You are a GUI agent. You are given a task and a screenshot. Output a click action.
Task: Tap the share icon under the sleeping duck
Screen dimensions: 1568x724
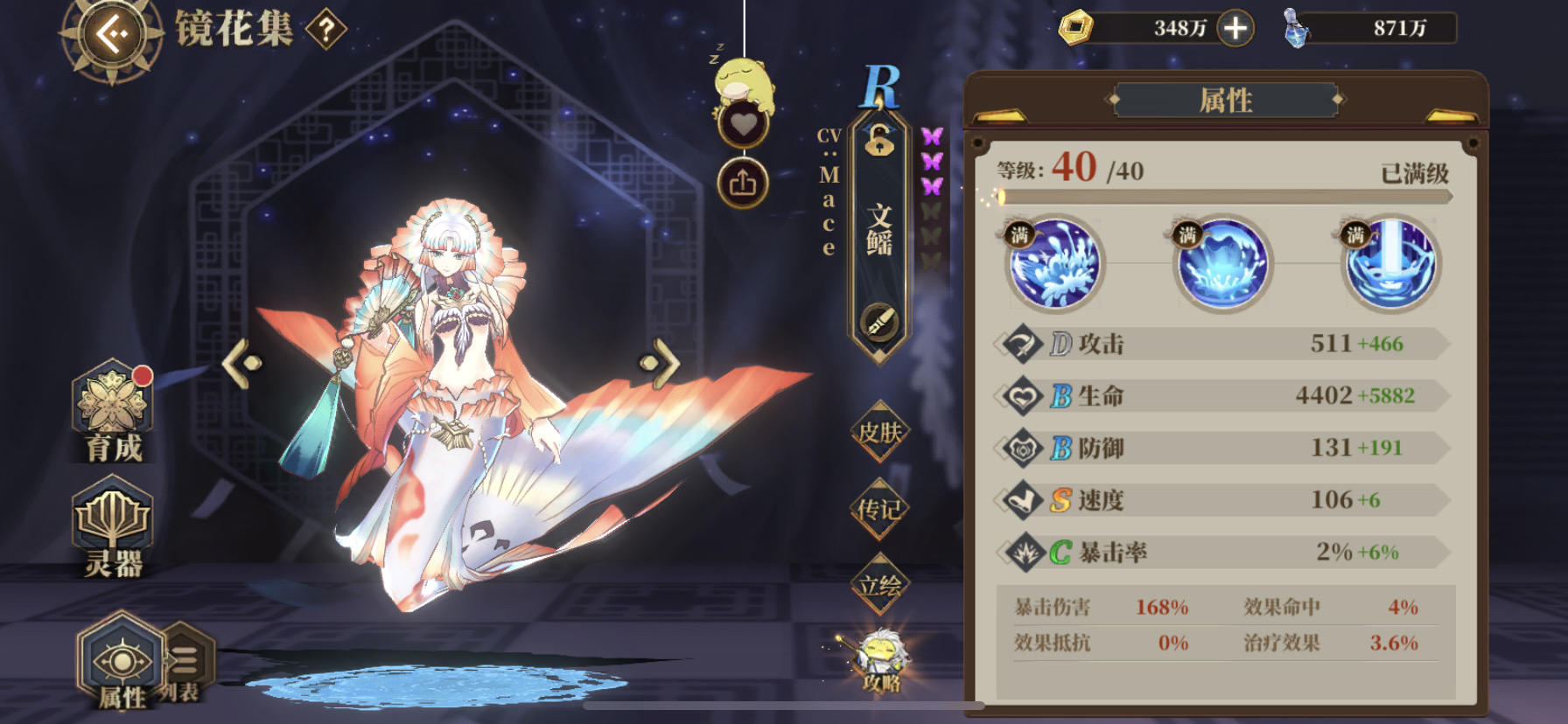(742, 181)
